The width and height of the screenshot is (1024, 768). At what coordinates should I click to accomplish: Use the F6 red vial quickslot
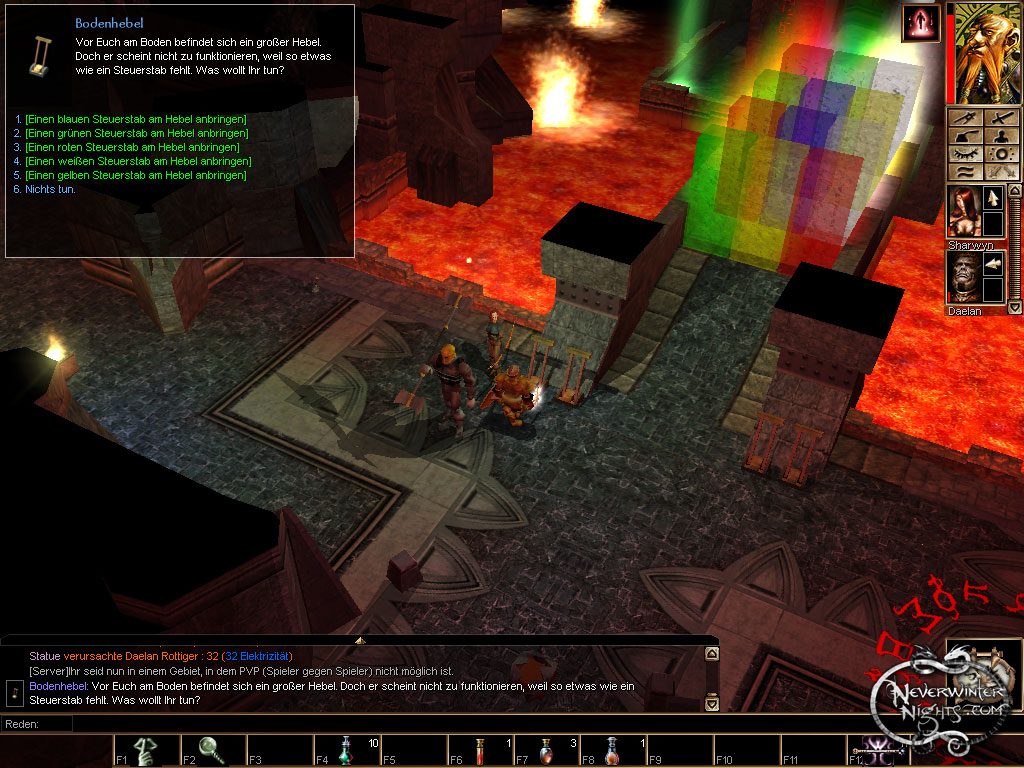481,750
